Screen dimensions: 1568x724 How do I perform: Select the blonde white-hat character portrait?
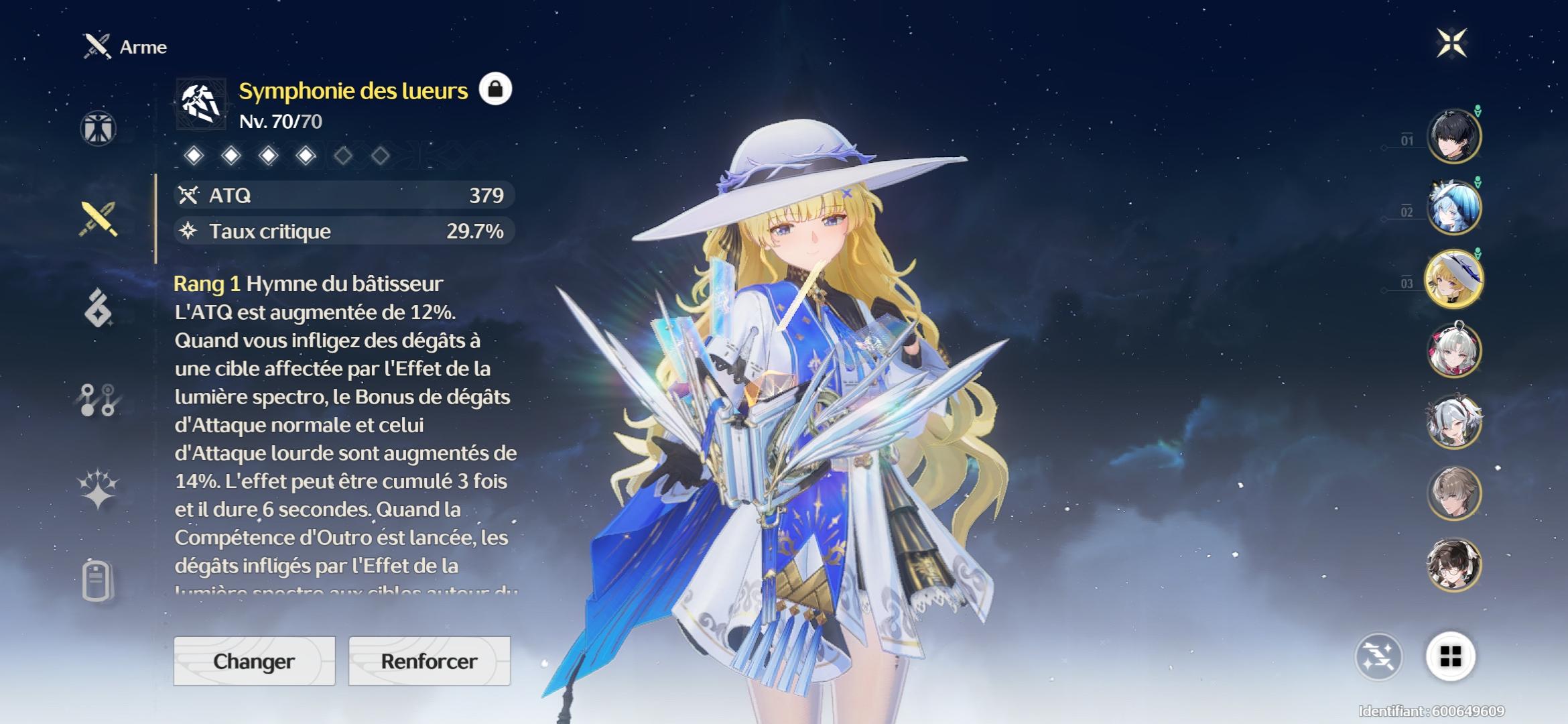pos(1453,280)
